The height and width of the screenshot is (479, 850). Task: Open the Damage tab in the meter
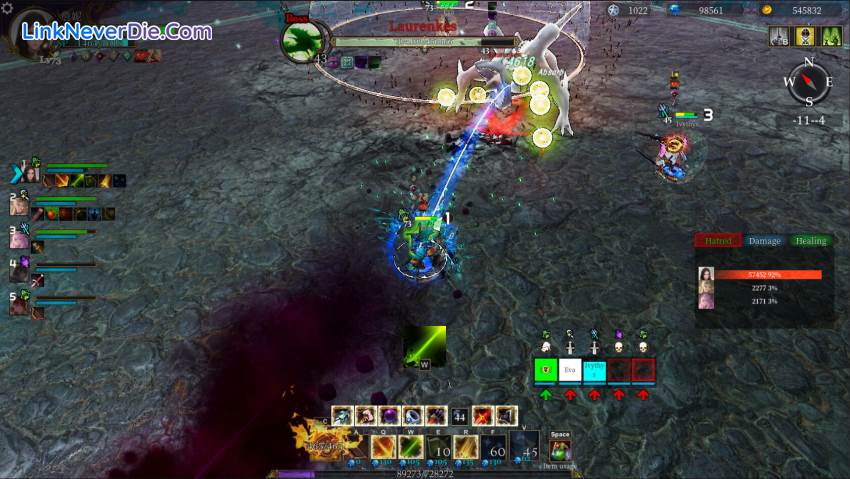765,241
